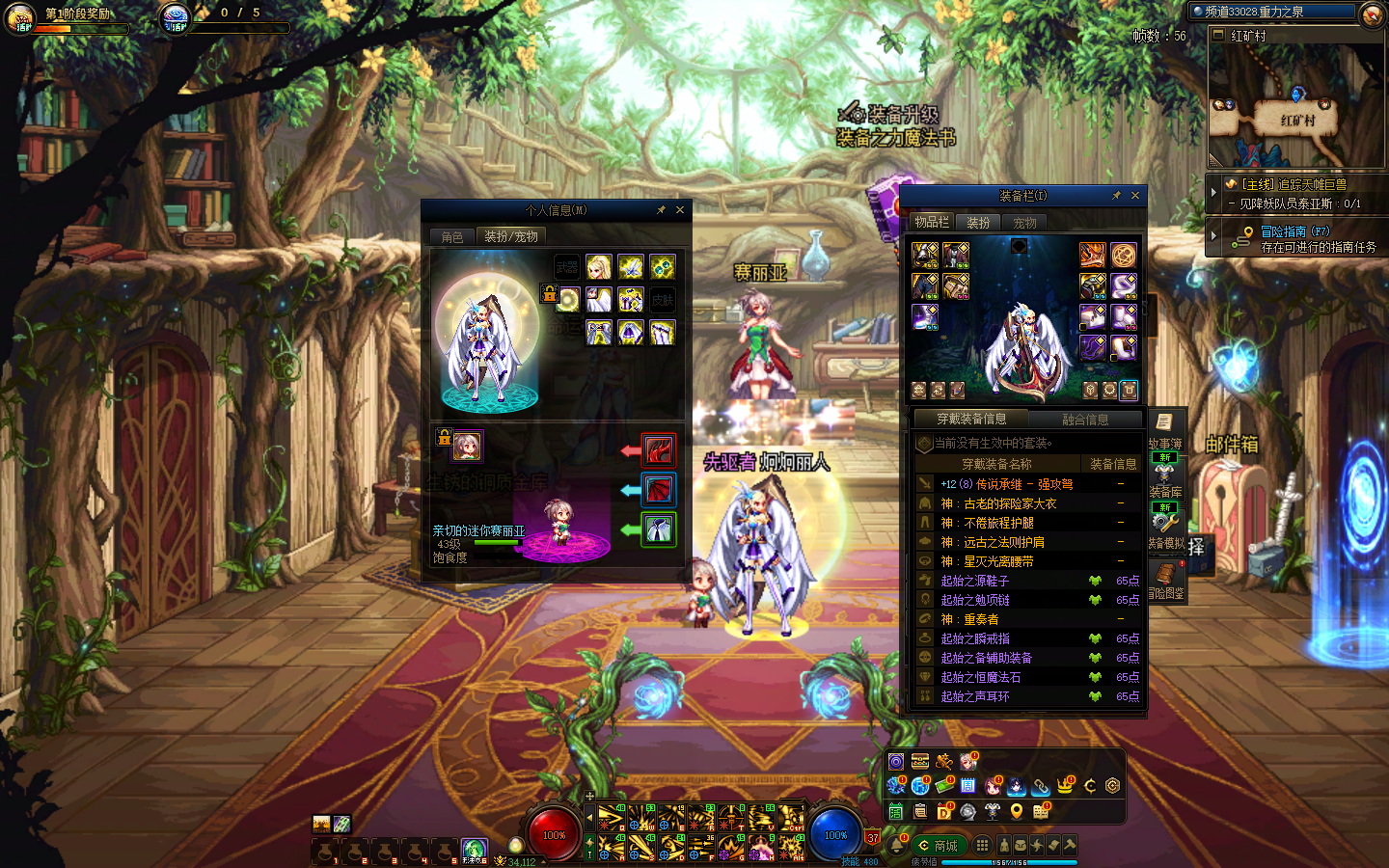Open the grid menu button beside 商城
Image resolution: width=1389 pixels, height=868 pixels.
click(x=982, y=845)
